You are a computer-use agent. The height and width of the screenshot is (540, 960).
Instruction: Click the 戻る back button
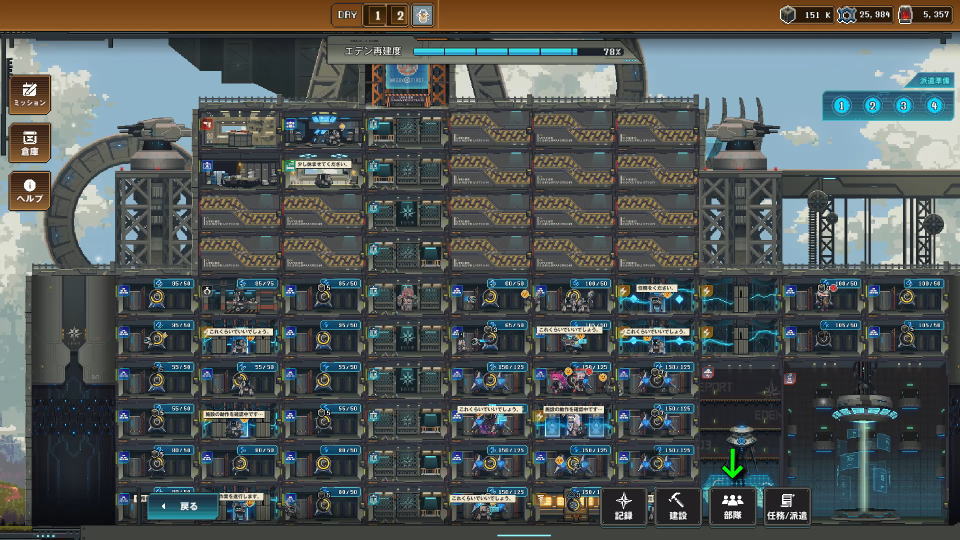tap(183, 506)
